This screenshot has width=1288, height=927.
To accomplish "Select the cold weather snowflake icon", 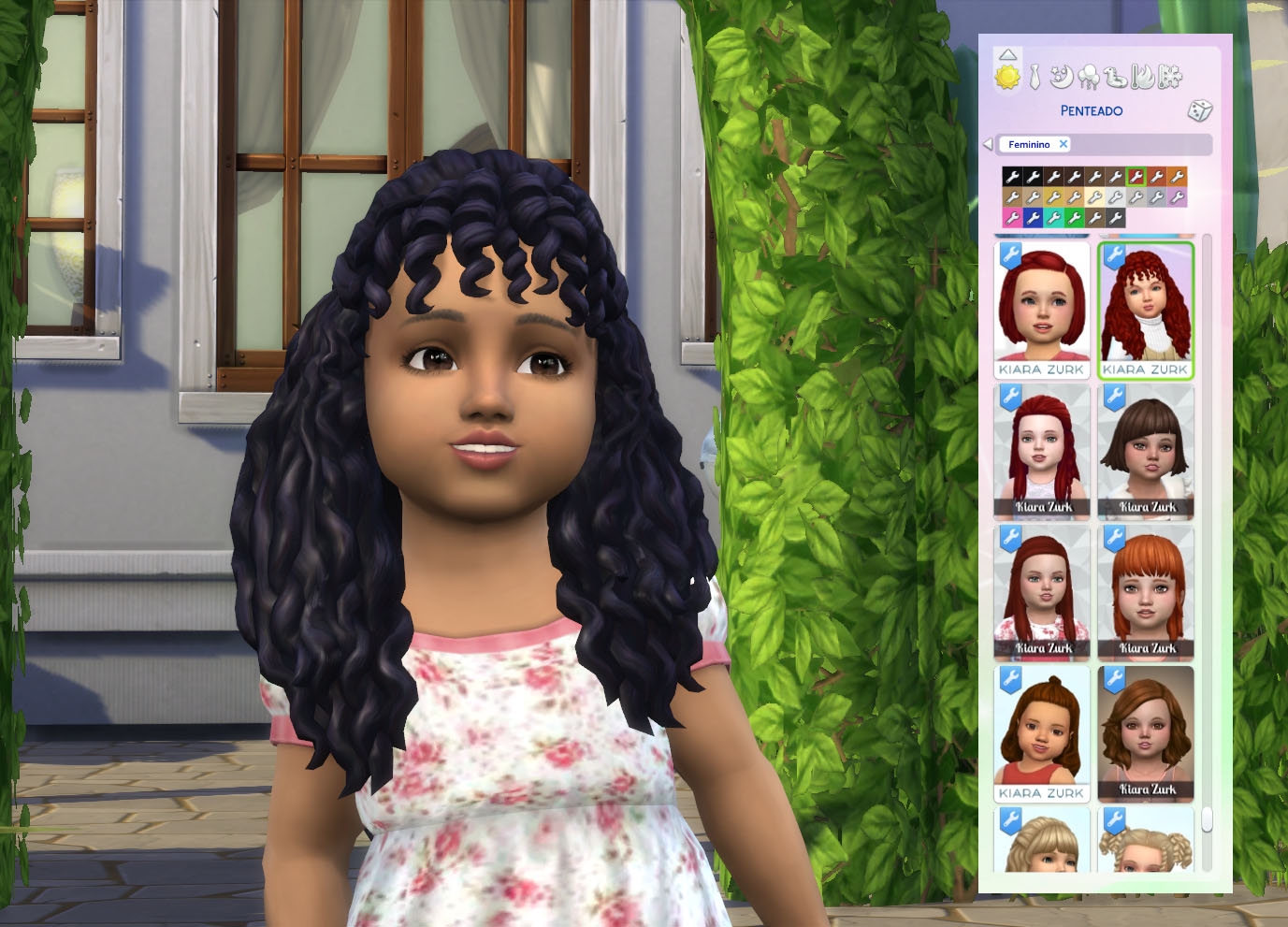I will point(1171,79).
